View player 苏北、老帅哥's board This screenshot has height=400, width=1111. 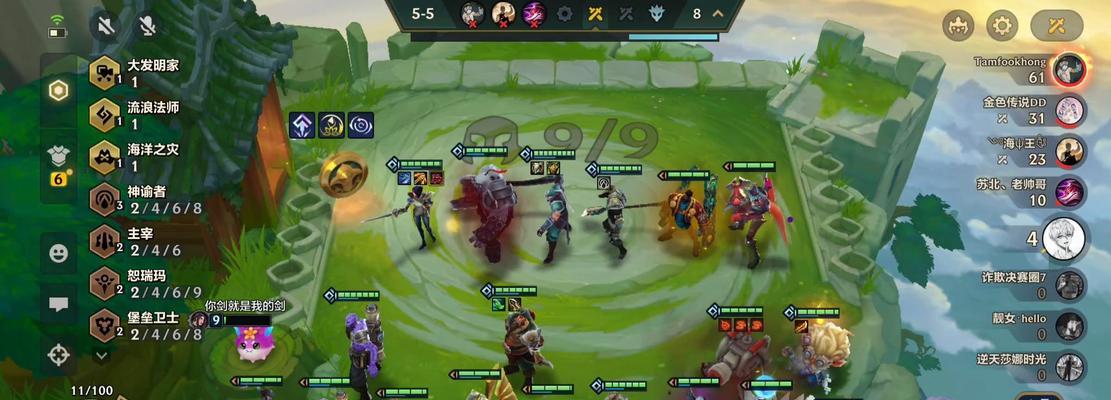coord(1069,191)
